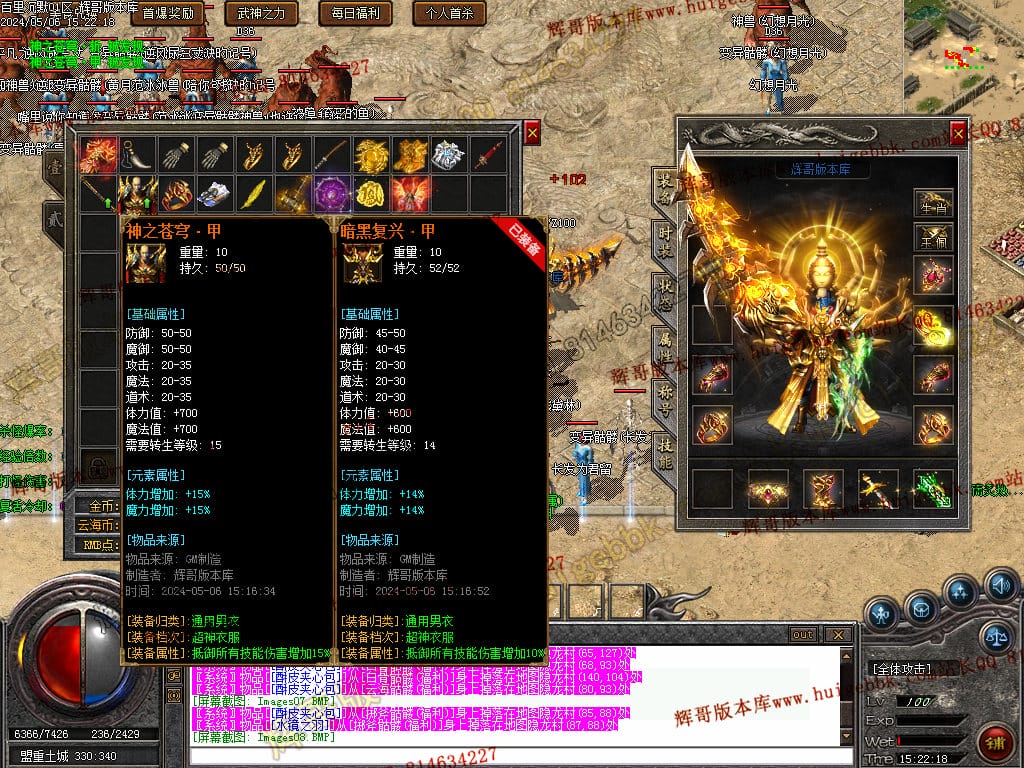Open the 武神之力 menu

tap(262, 14)
